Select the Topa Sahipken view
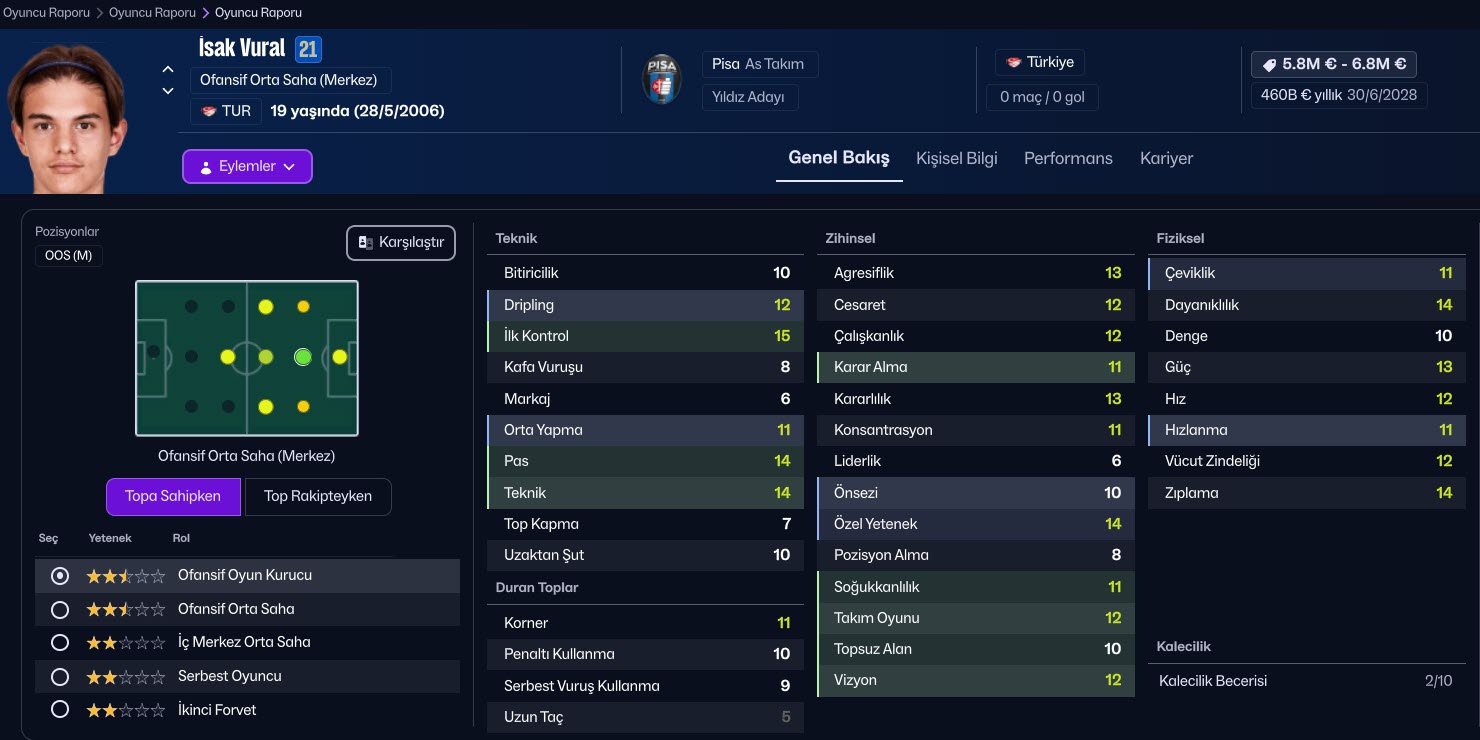Screen dimensions: 1480x740 tap(173, 496)
